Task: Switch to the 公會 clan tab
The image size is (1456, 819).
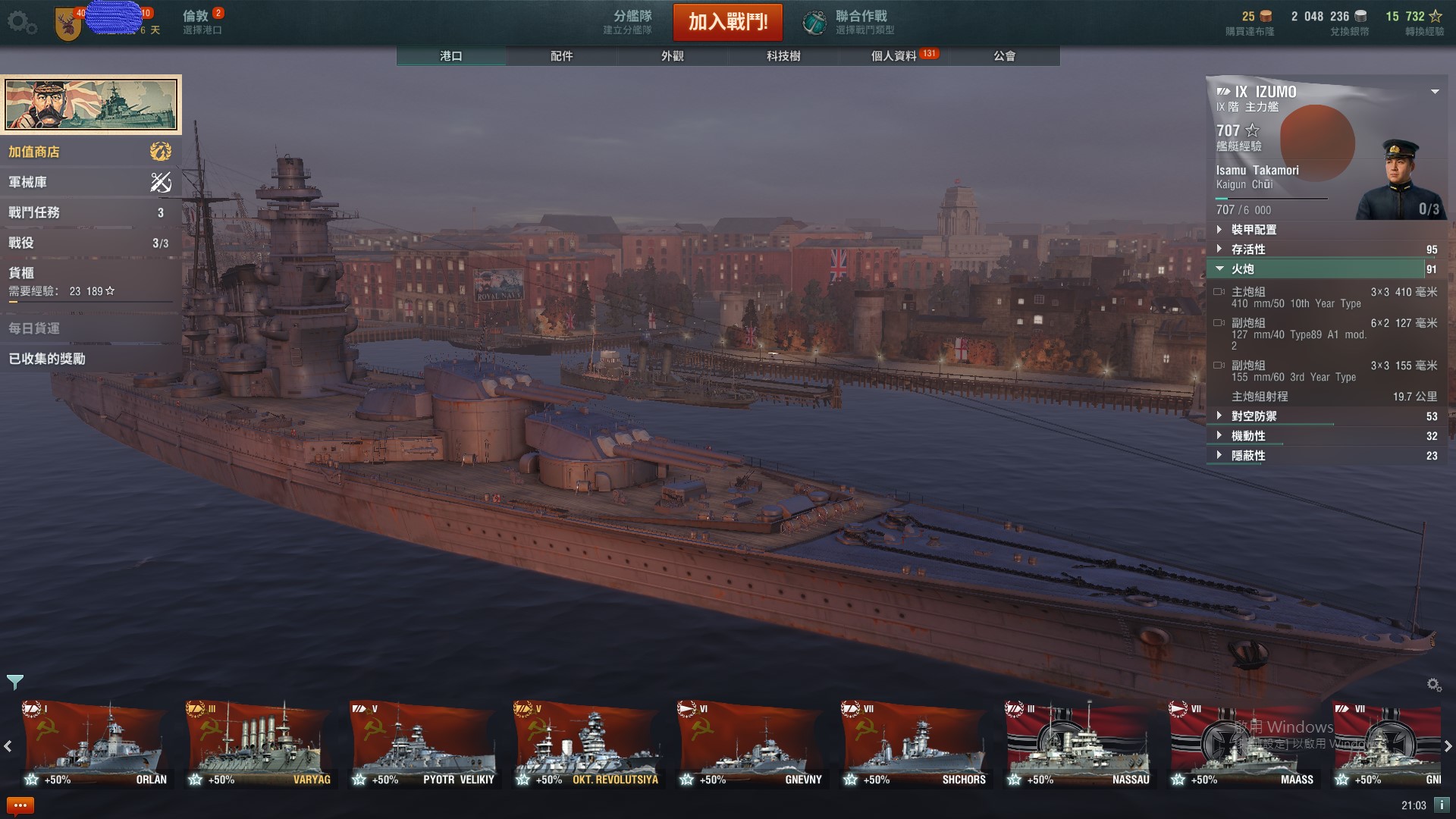Action: [1004, 56]
